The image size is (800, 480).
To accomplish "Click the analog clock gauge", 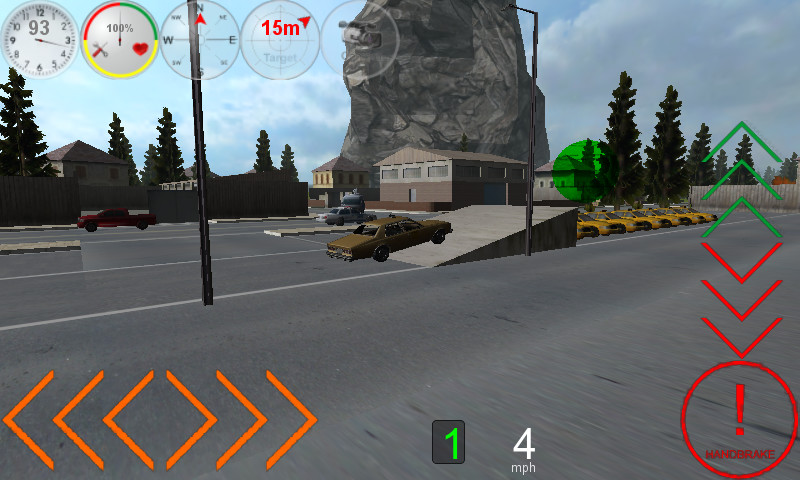I will coord(40,40).
